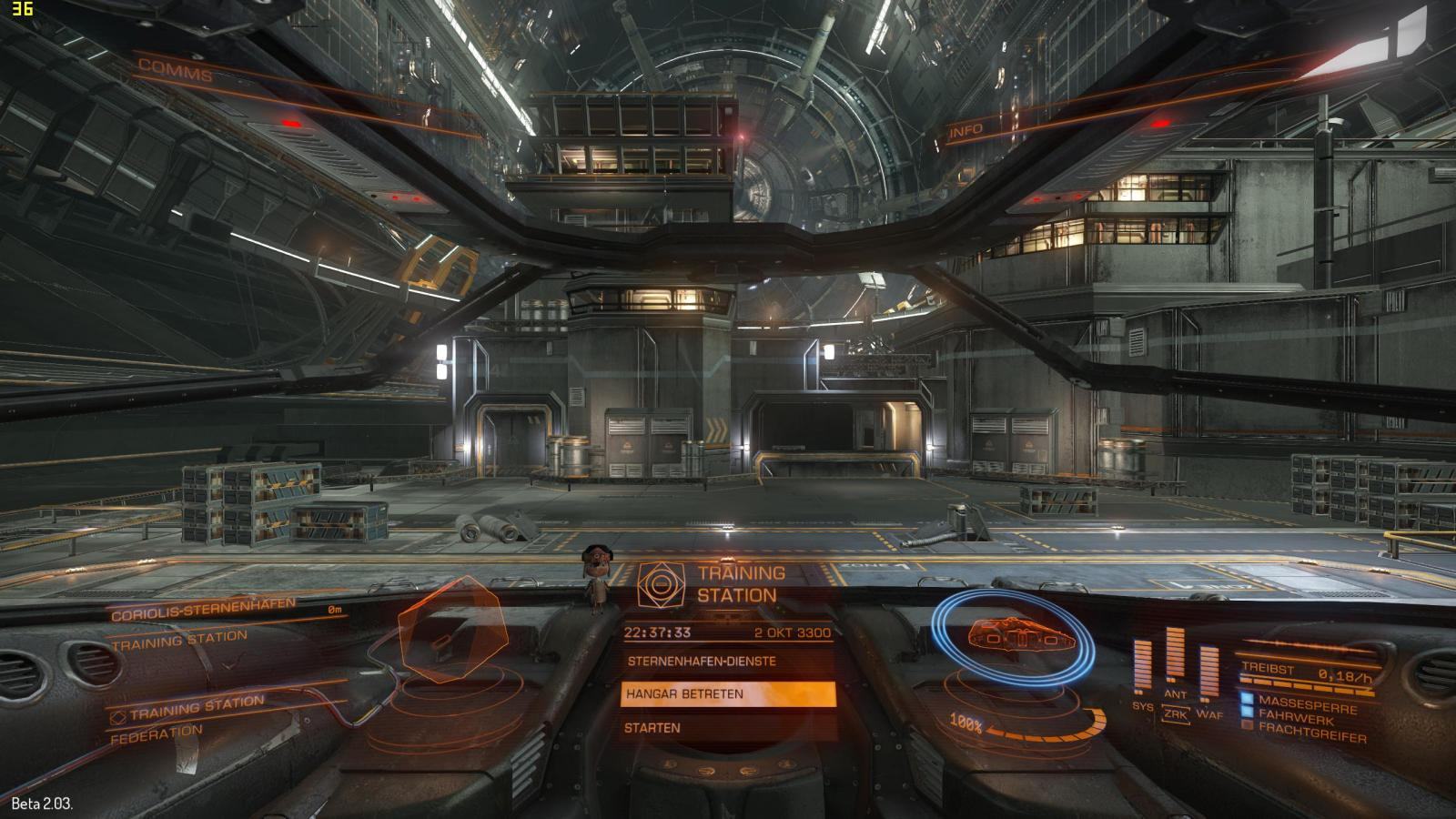Click the WAF weapons power pip bar
This screenshot has width=1456, height=819.
pyautogui.click(x=1208, y=673)
